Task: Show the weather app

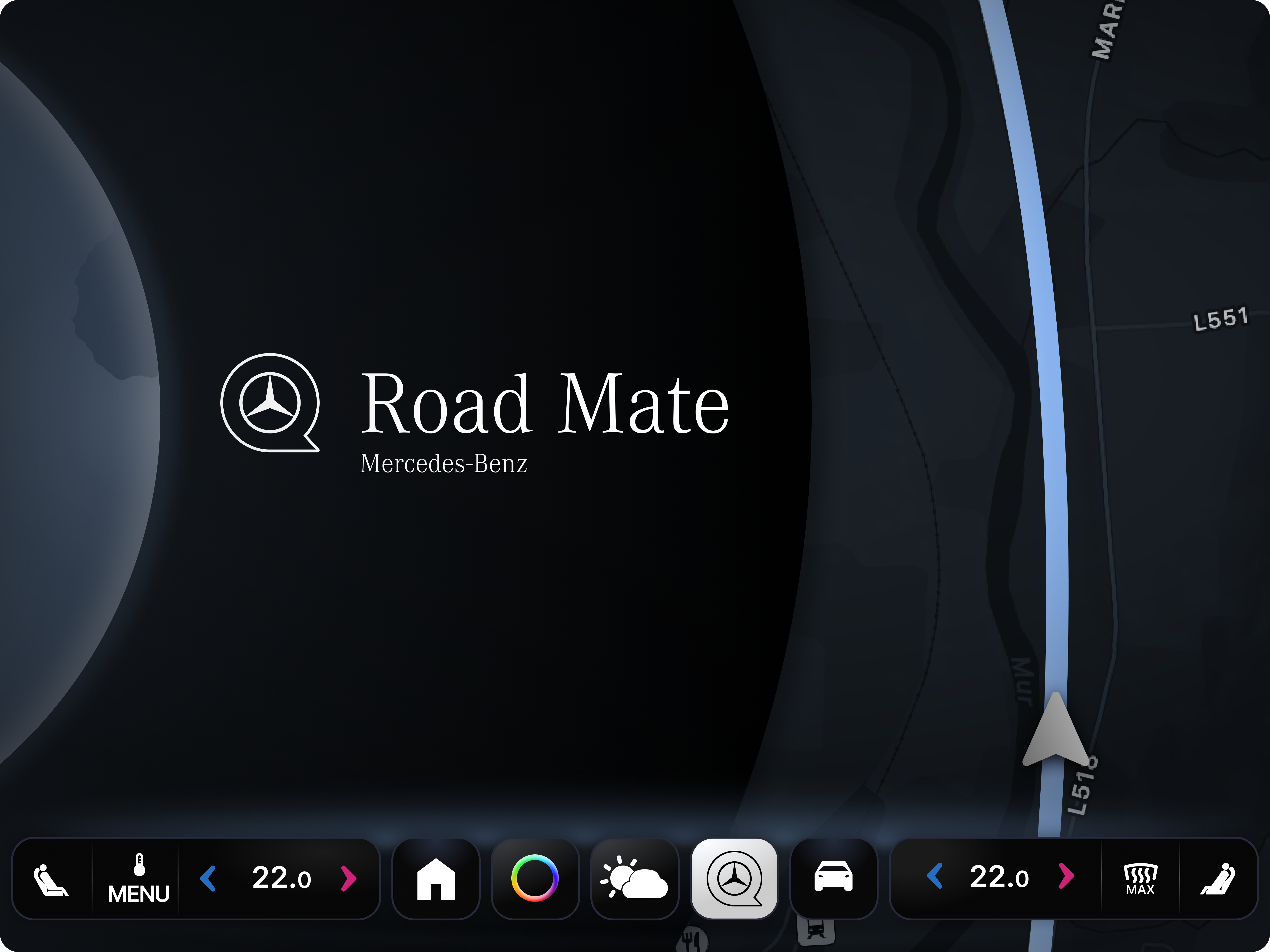Action: click(634, 879)
